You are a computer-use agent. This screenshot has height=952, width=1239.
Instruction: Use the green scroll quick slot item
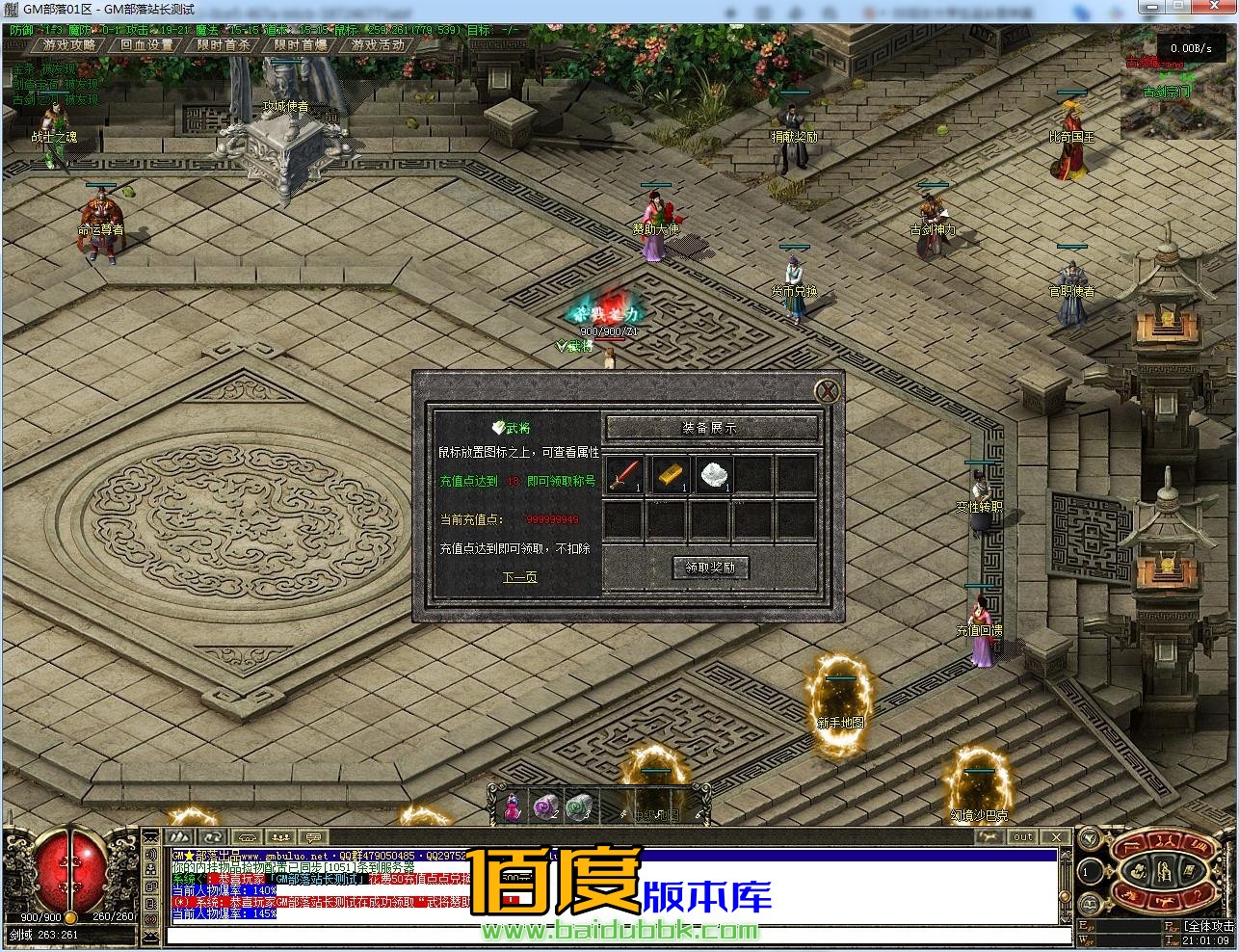click(x=578, y=807)
